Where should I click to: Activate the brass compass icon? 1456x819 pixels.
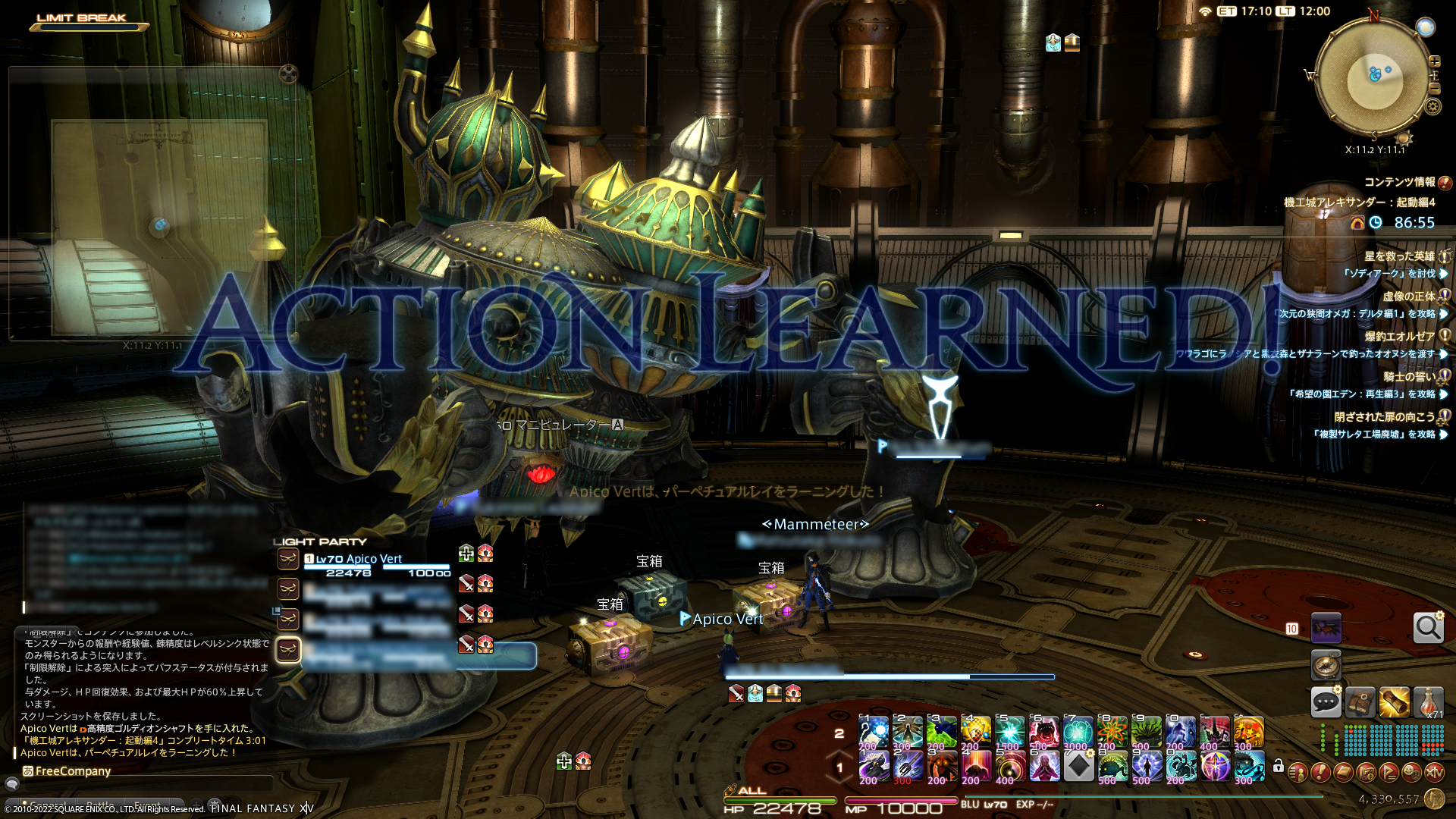(1326, 665)
